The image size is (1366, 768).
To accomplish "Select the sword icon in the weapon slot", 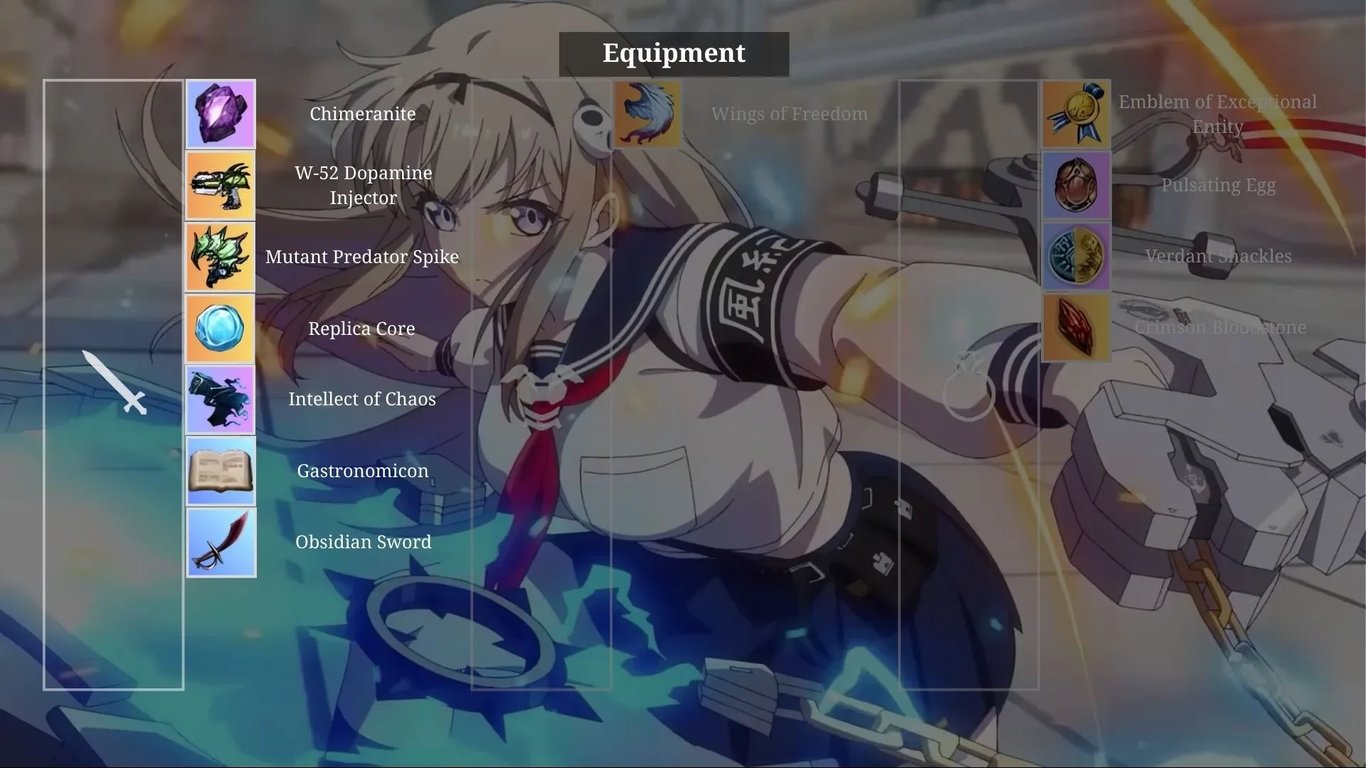I will point(113,384).
